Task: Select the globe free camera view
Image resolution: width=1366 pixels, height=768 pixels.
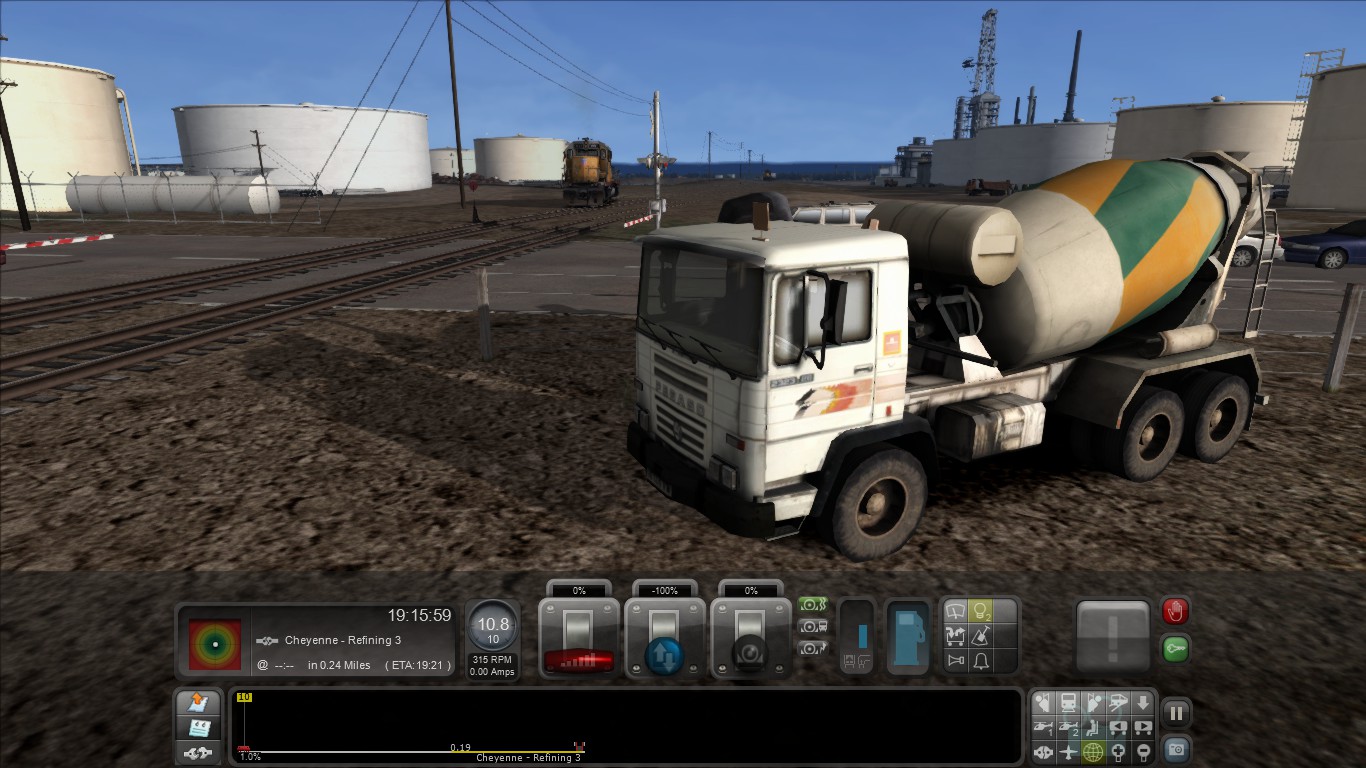Action: tap(1093, 752)
